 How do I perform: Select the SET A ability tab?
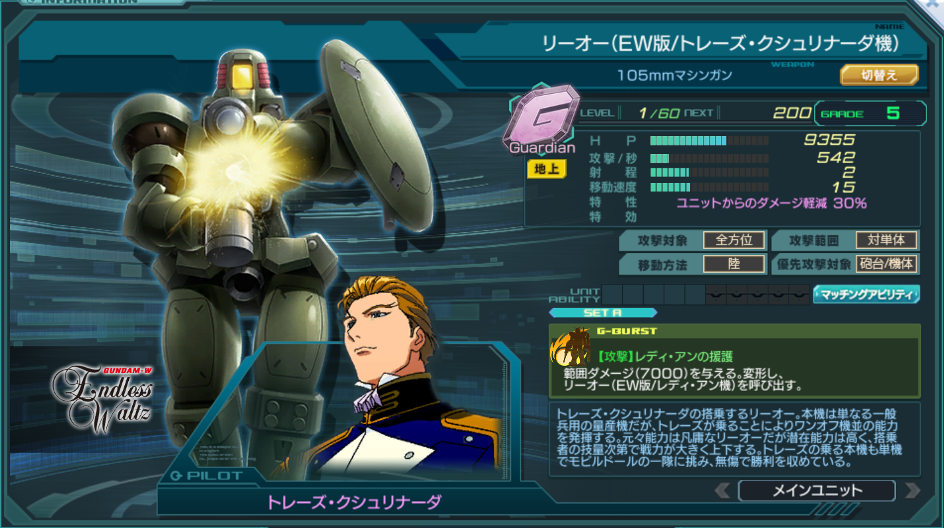pyautogui.click(x=602, y=312)
